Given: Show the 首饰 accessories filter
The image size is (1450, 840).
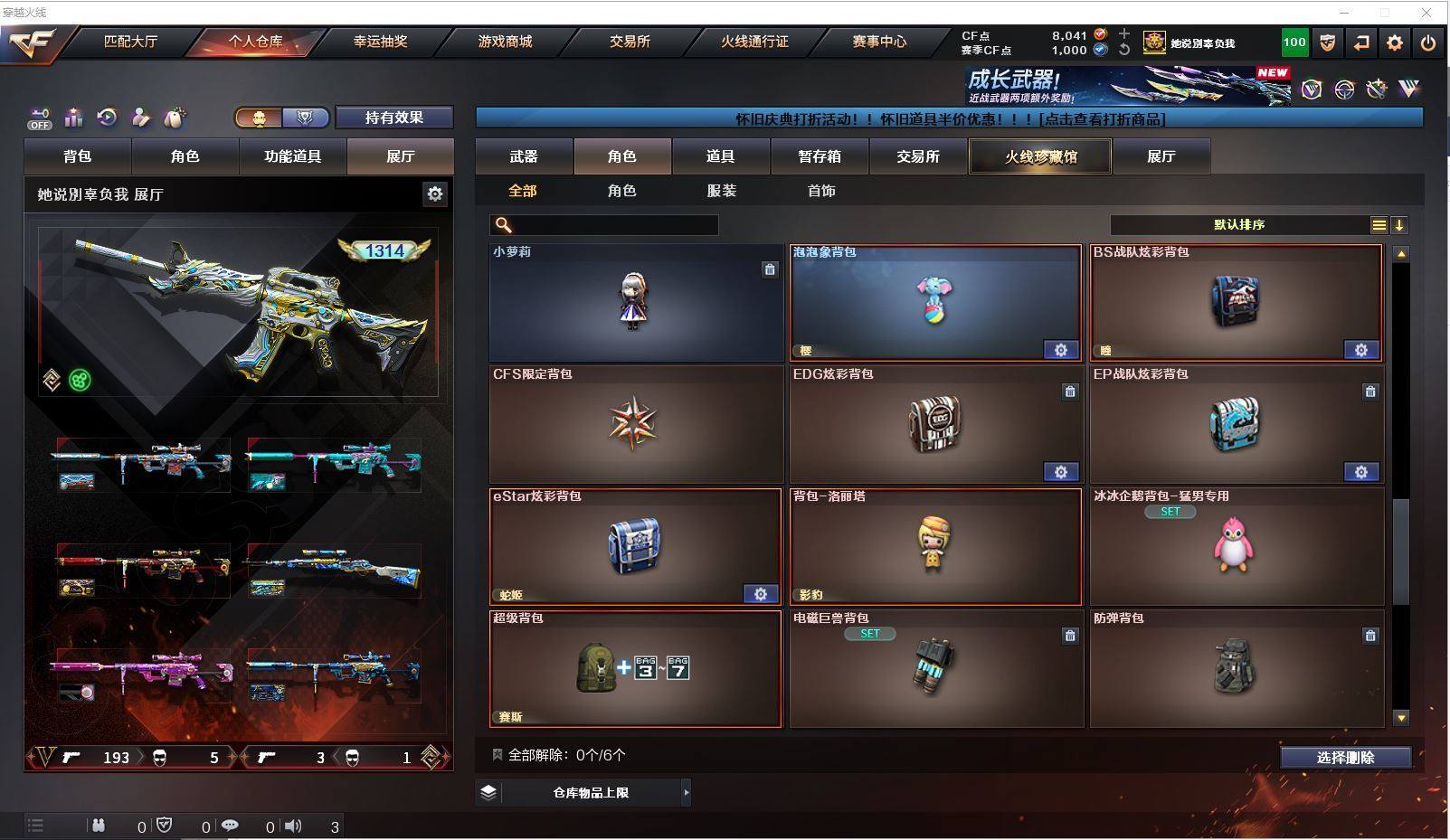Looking at the screenshot, I should click(821, 191).
